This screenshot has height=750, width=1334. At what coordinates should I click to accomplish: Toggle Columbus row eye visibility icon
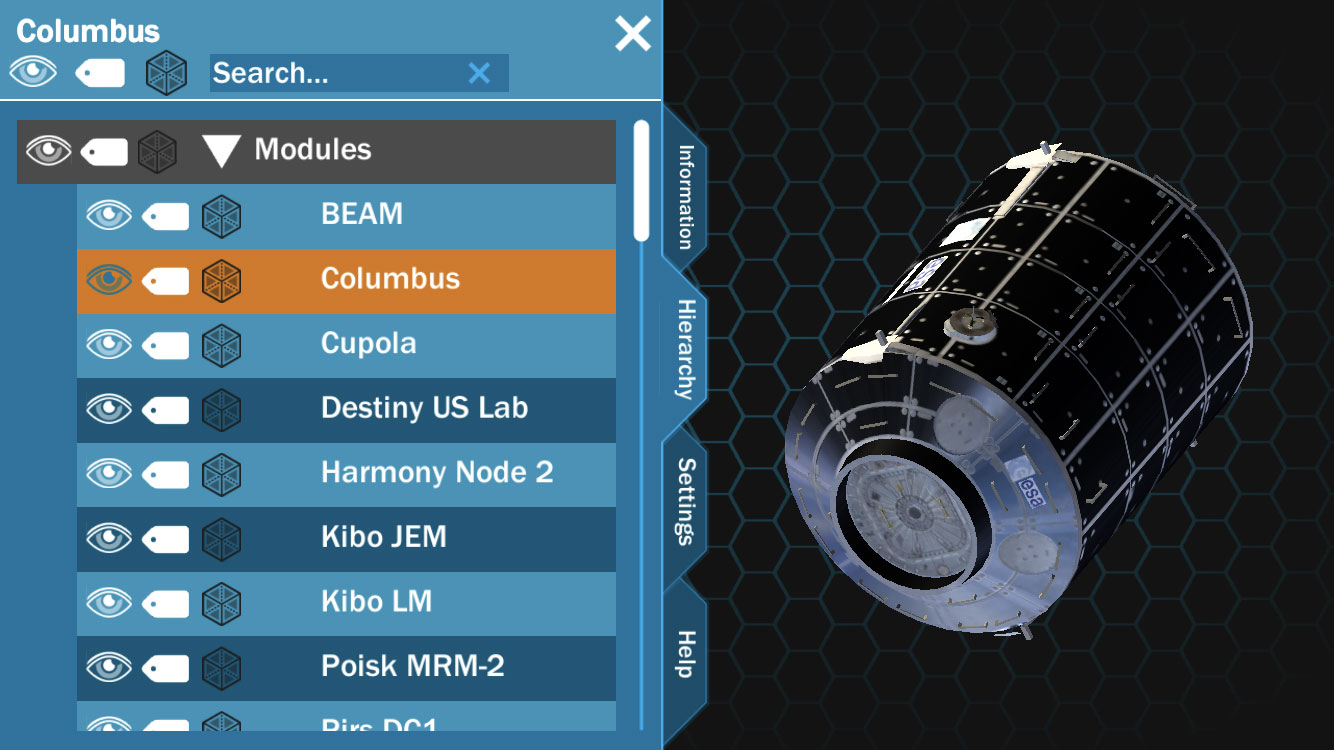coord(109,279)
